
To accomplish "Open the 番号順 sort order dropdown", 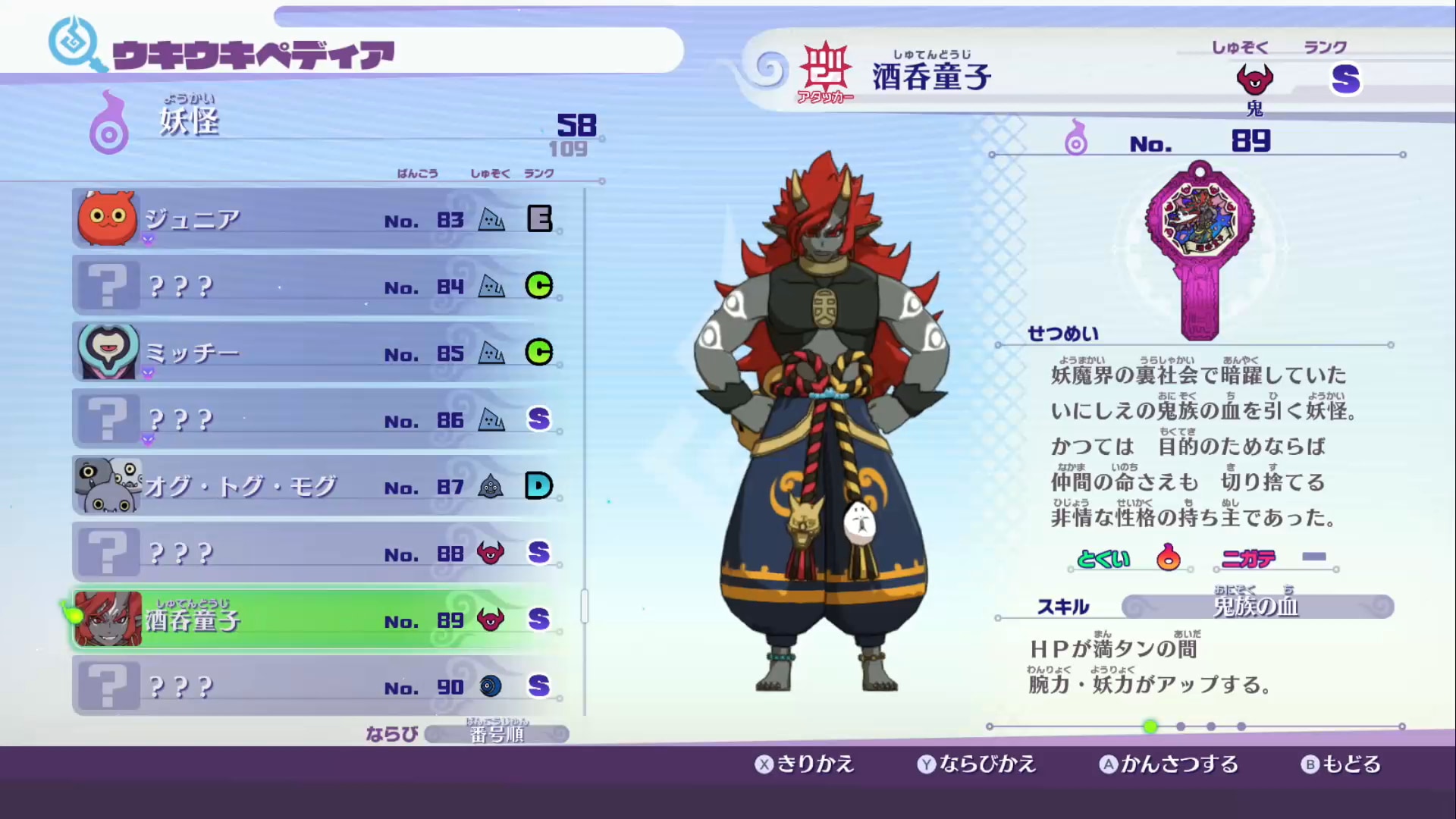I will coord(497,733).
